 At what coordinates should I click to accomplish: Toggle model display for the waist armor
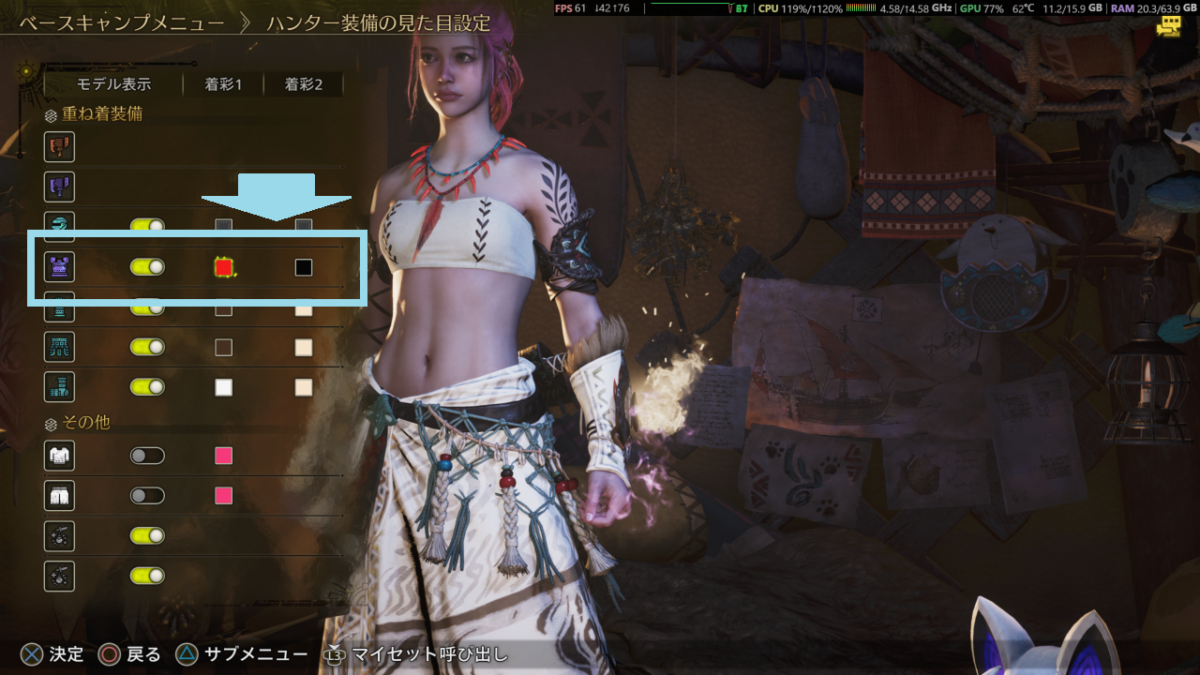147,347
